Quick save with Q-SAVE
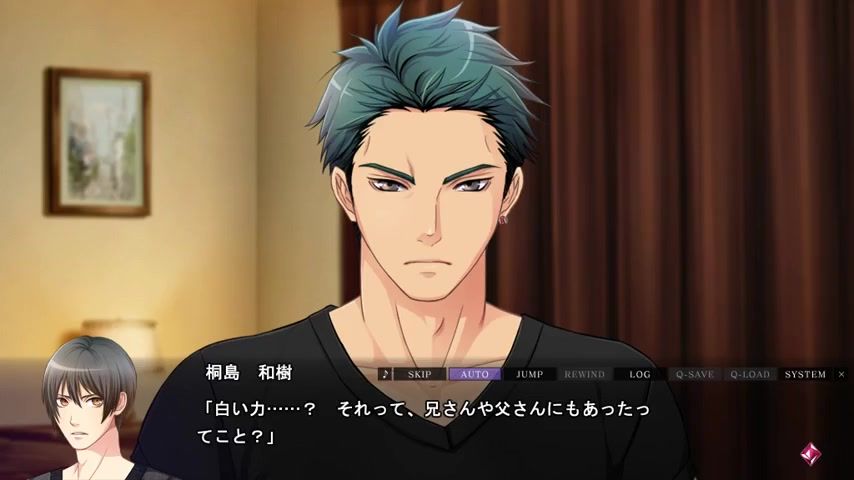The image size is (854, 480). click(x=694, y=374)
